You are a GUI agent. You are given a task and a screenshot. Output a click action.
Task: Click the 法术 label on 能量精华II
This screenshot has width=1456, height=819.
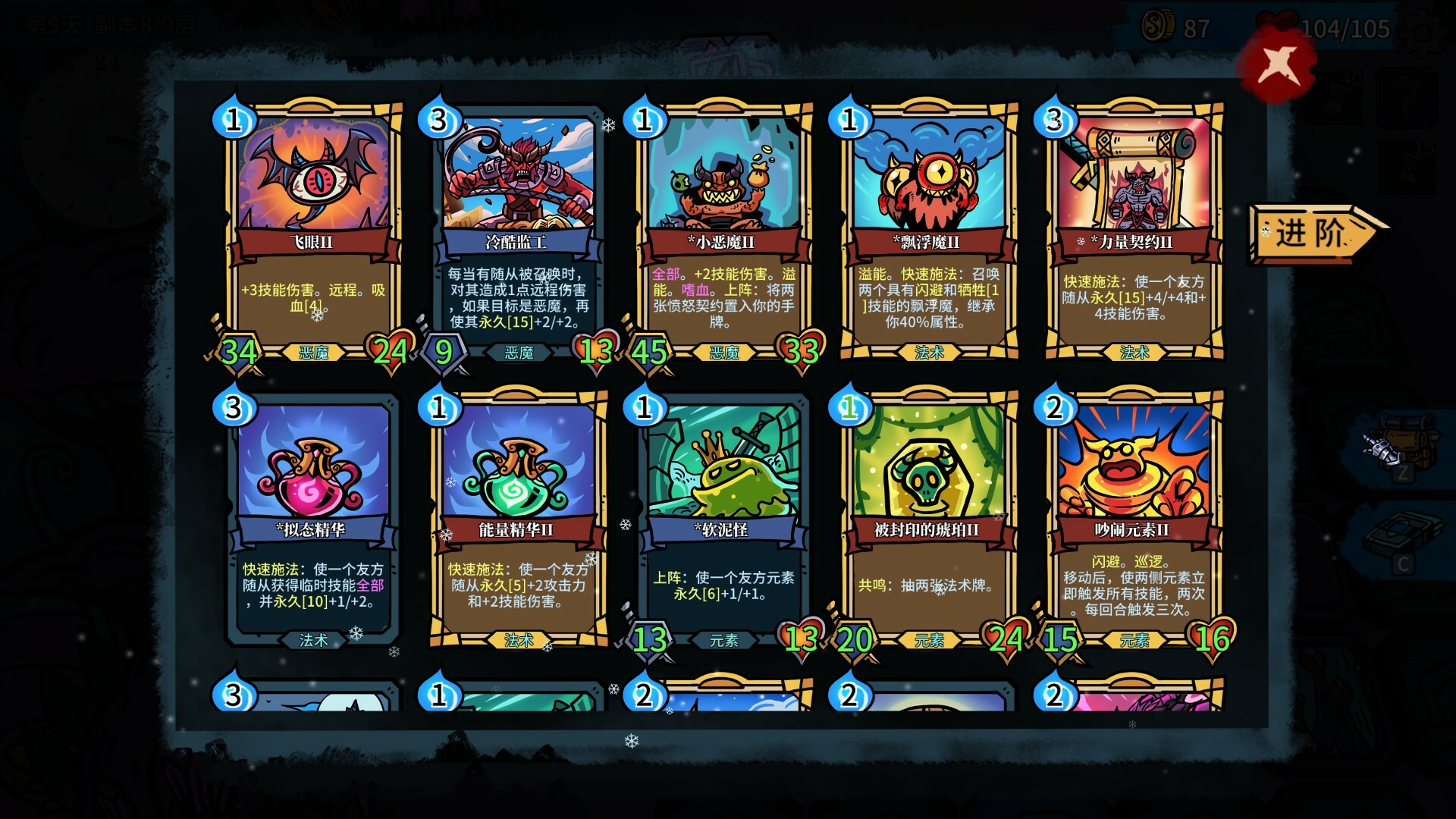[519, 641]
